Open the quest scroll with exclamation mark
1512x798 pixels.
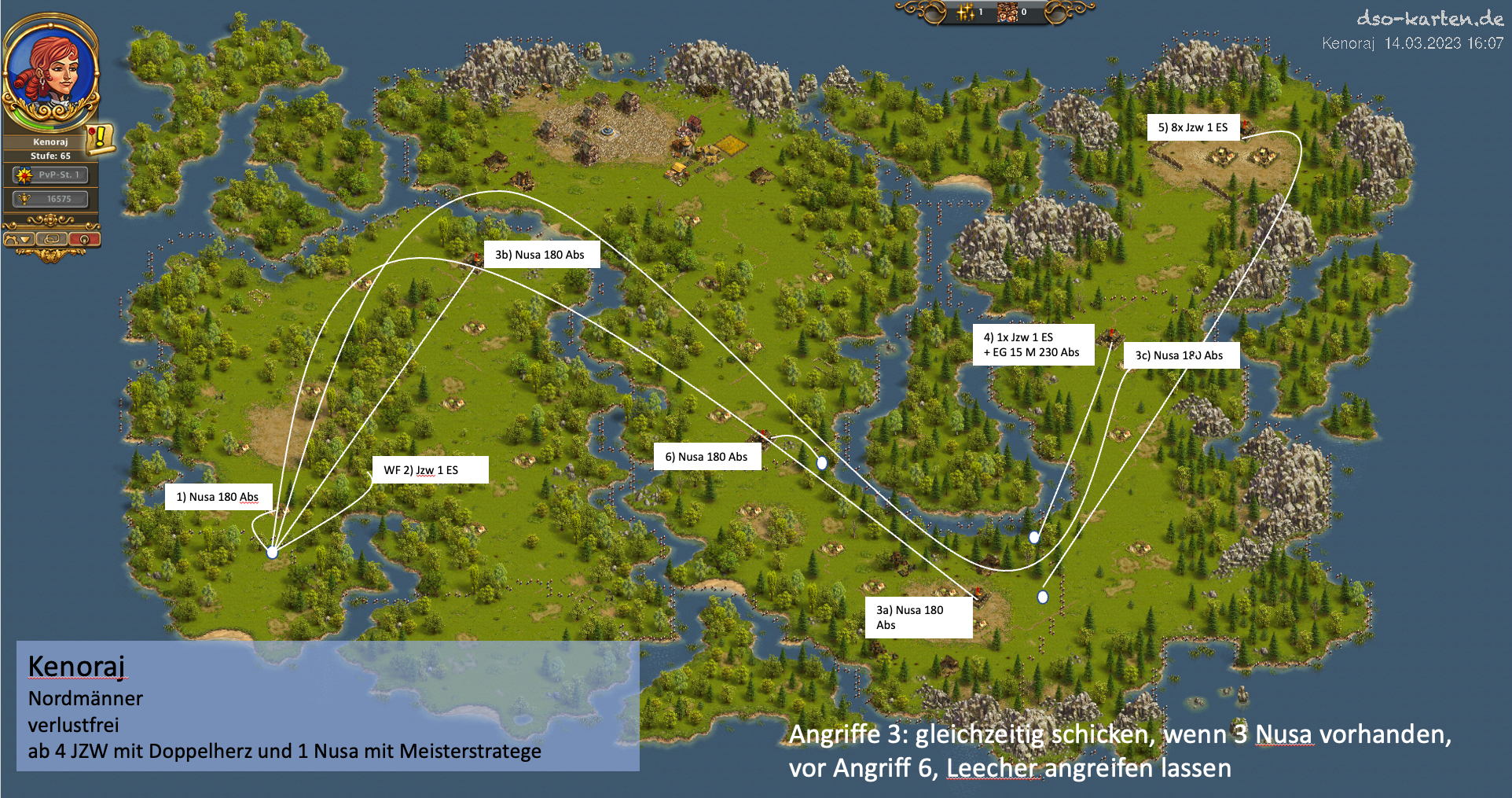tap(100, 138)
